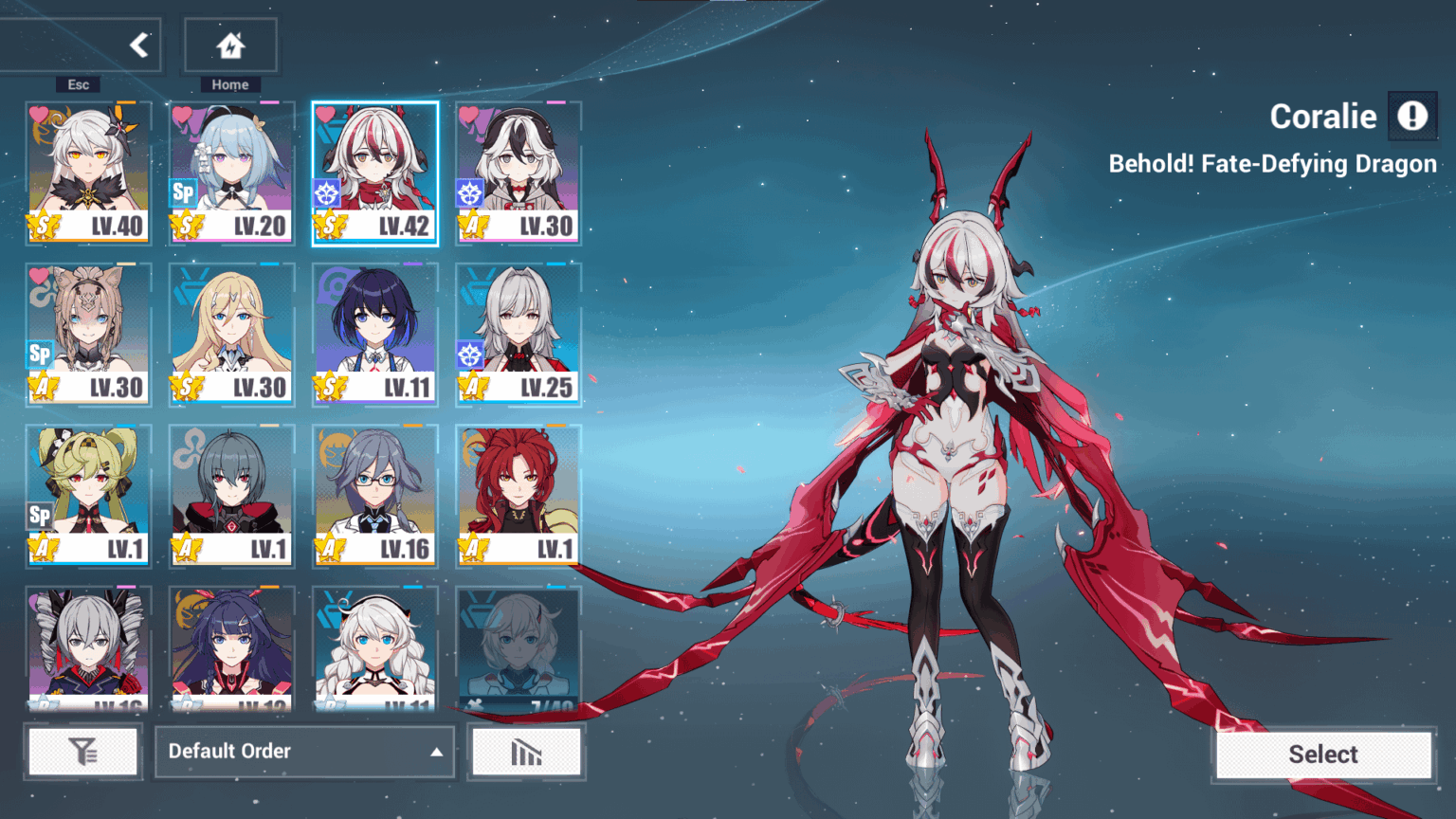This screenshot has width=1456, height=819.
Task: Open the filter funnel icon
Action: tap(83, 751)
